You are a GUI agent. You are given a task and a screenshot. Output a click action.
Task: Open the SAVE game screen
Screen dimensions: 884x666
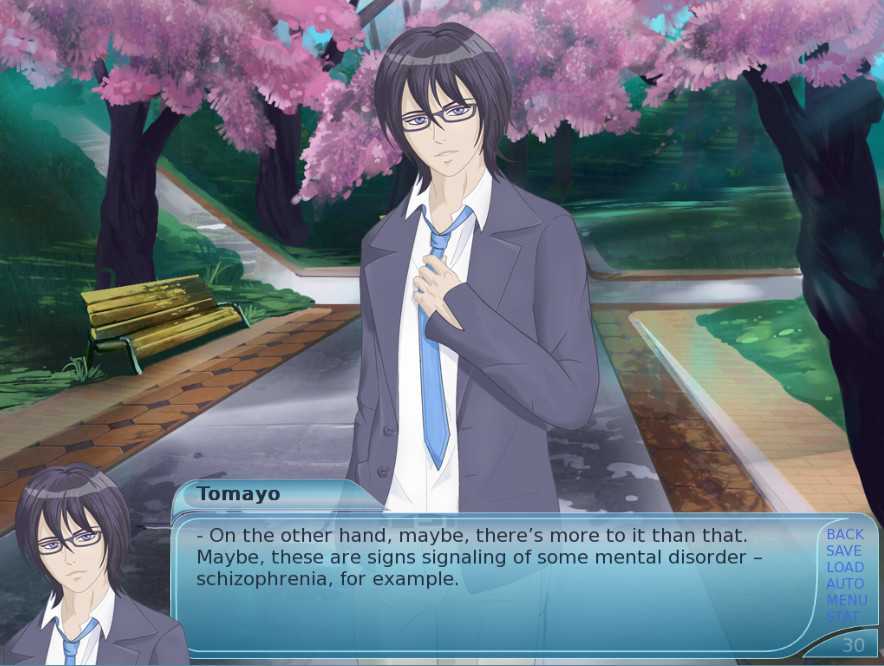[844, 551]
